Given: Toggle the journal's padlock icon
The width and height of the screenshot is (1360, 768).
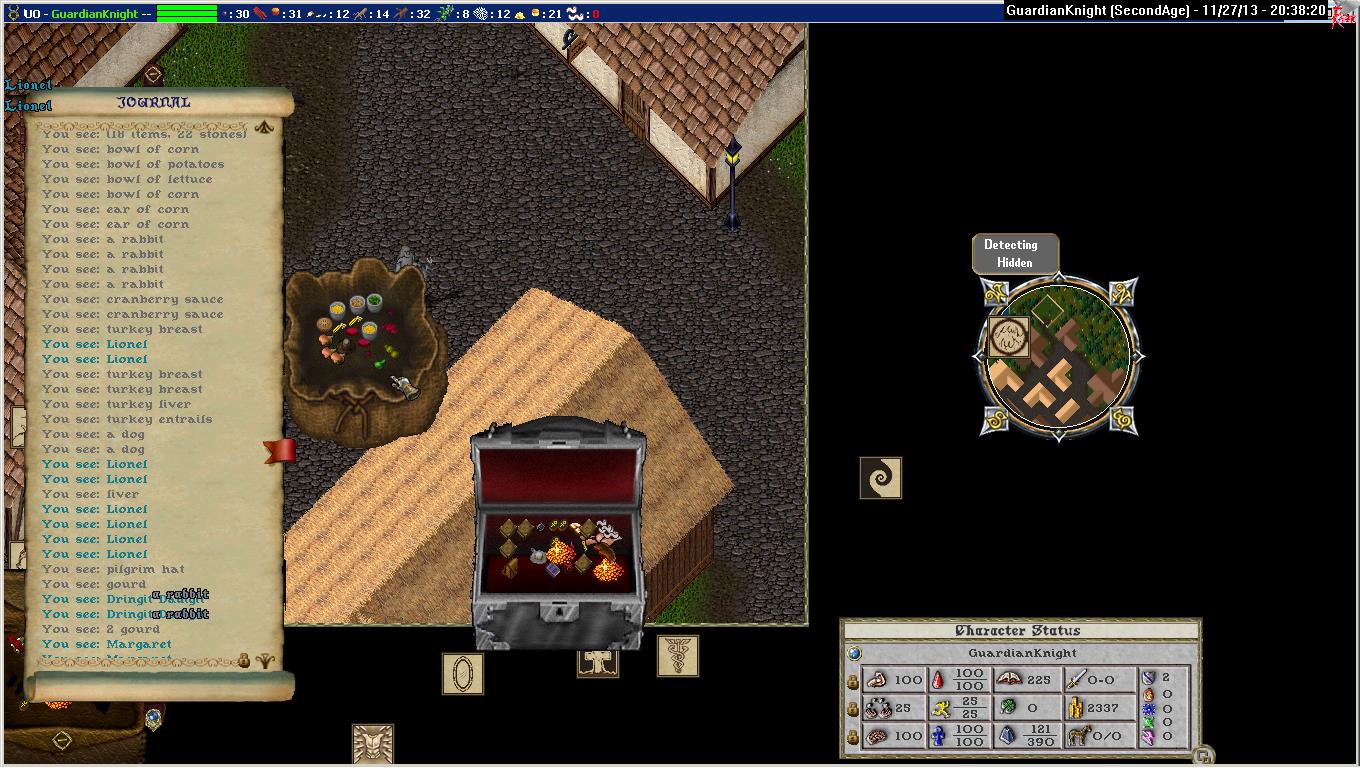Looking at the screenshot, I should pos(243,660).
